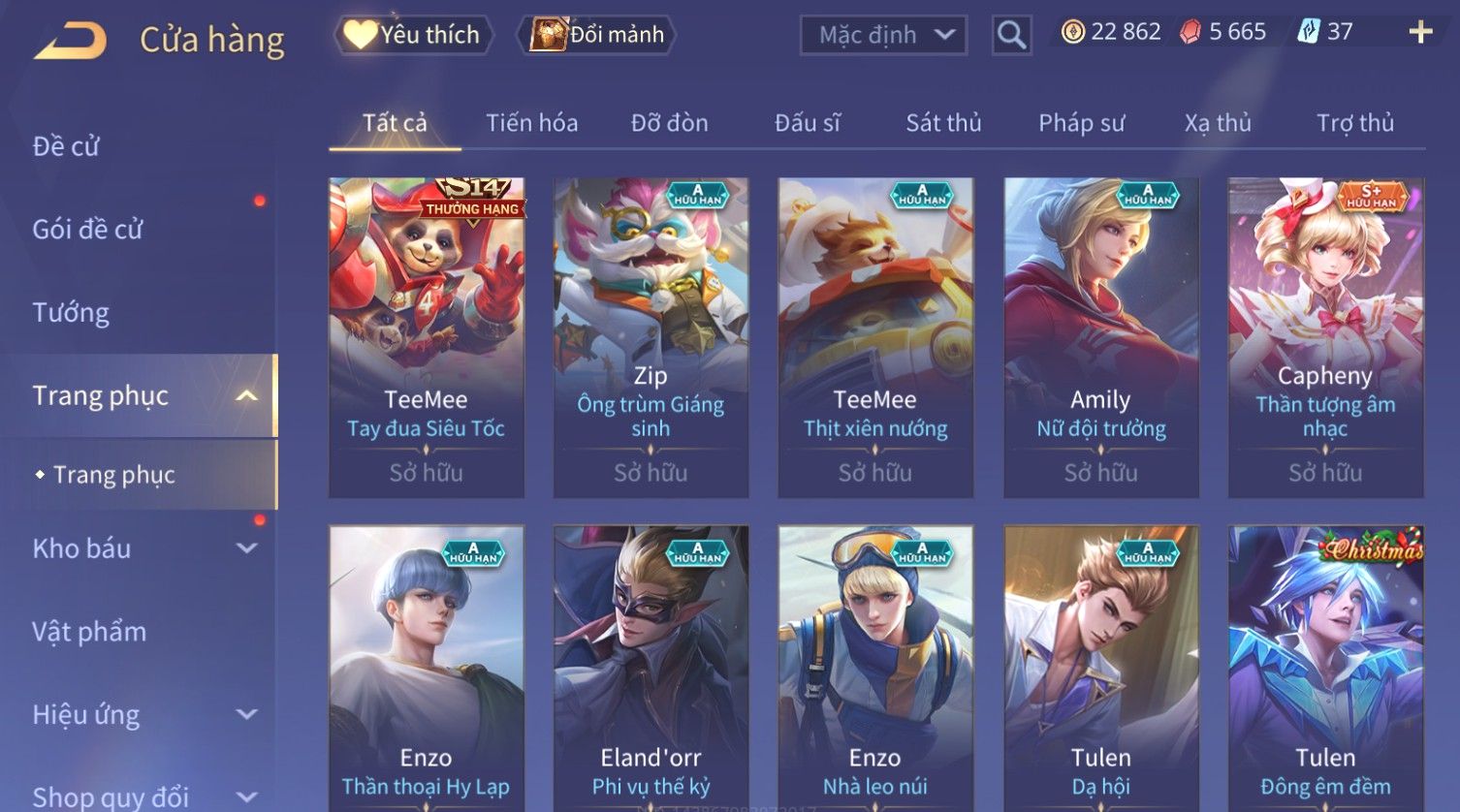
Task: Add currency with the plus button
Action: [1420, 33]
